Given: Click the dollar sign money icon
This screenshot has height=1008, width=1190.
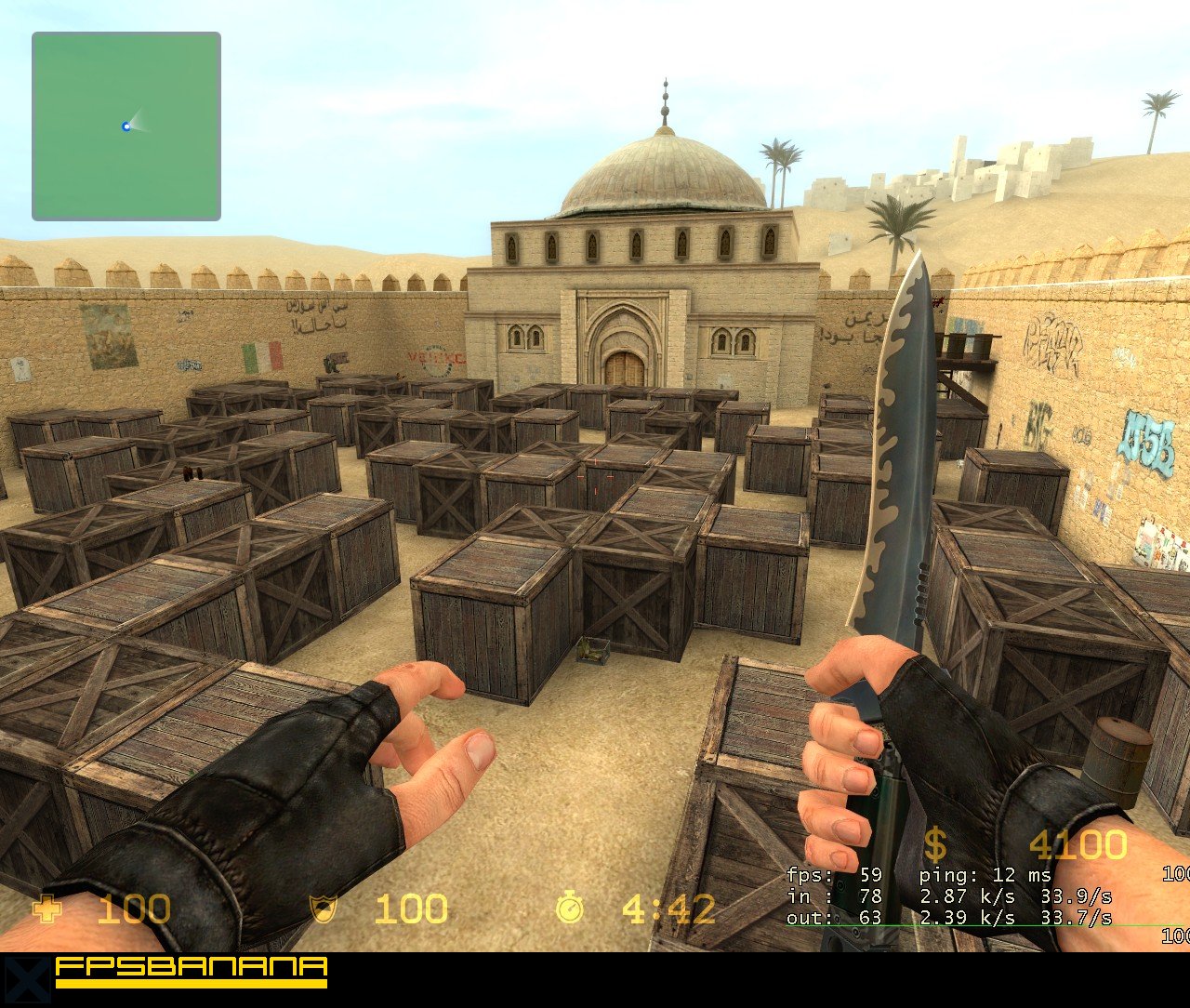Looking at the screenshot, I should 936,845.
